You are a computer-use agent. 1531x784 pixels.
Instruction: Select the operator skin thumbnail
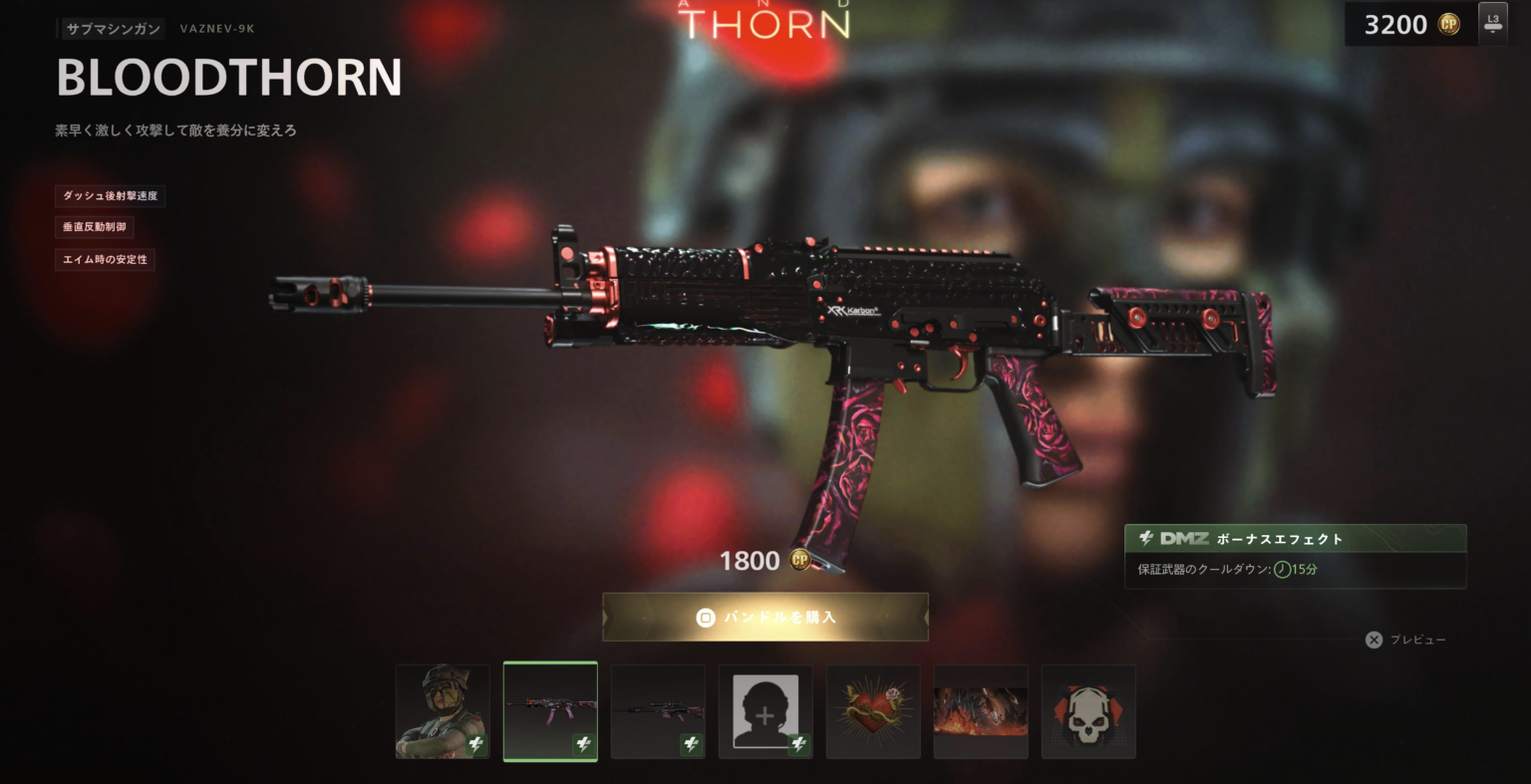pyautogui.click(x=443, y=710)
